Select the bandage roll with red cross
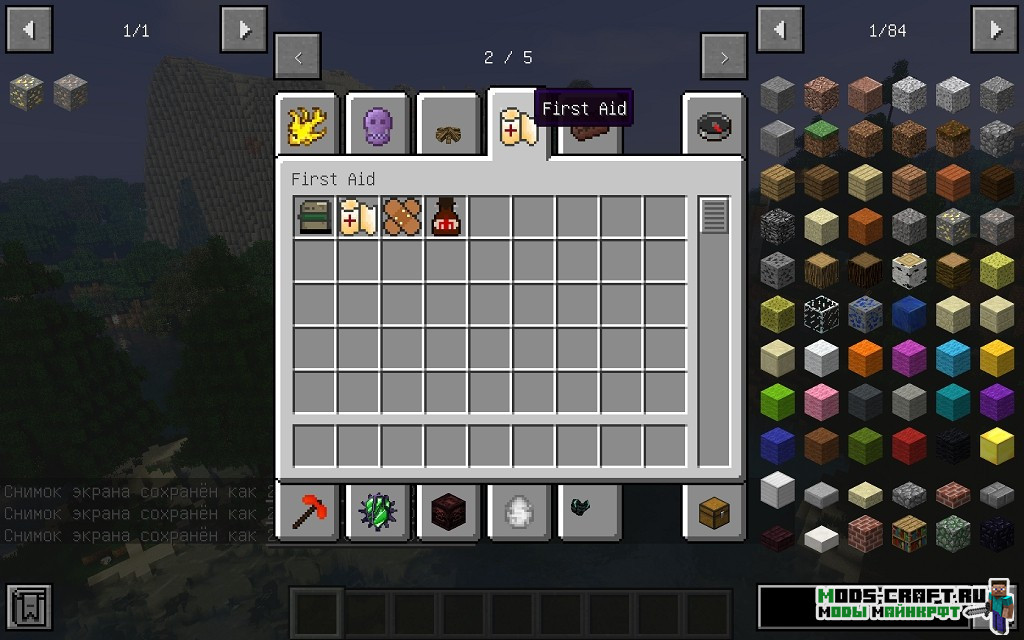Image resolution: width=1024 pixels, height=640 pixels. point(358,217)
